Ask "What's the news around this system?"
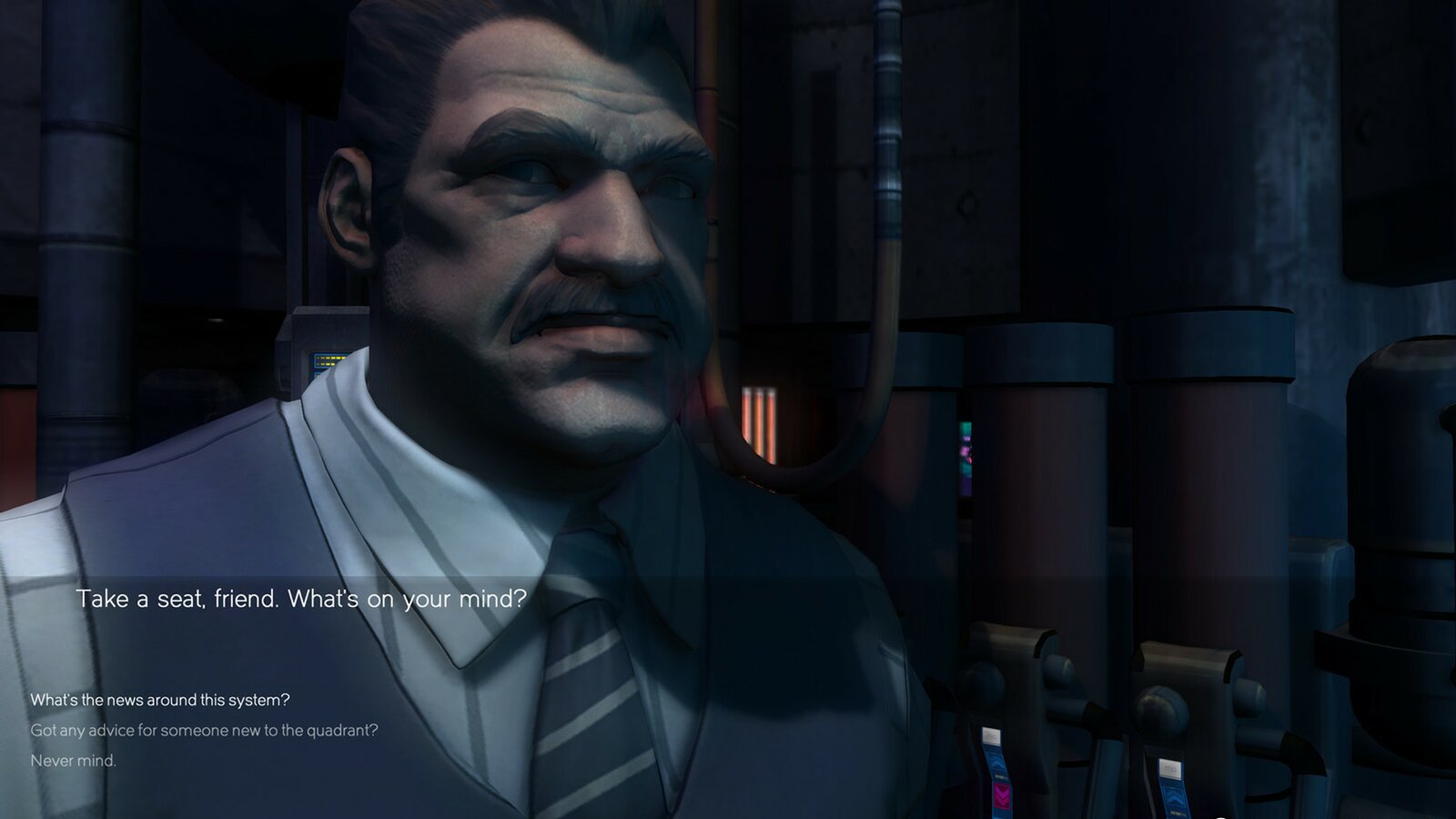The width and height of the screenshot is (1456, 819). tap(160, 700)
